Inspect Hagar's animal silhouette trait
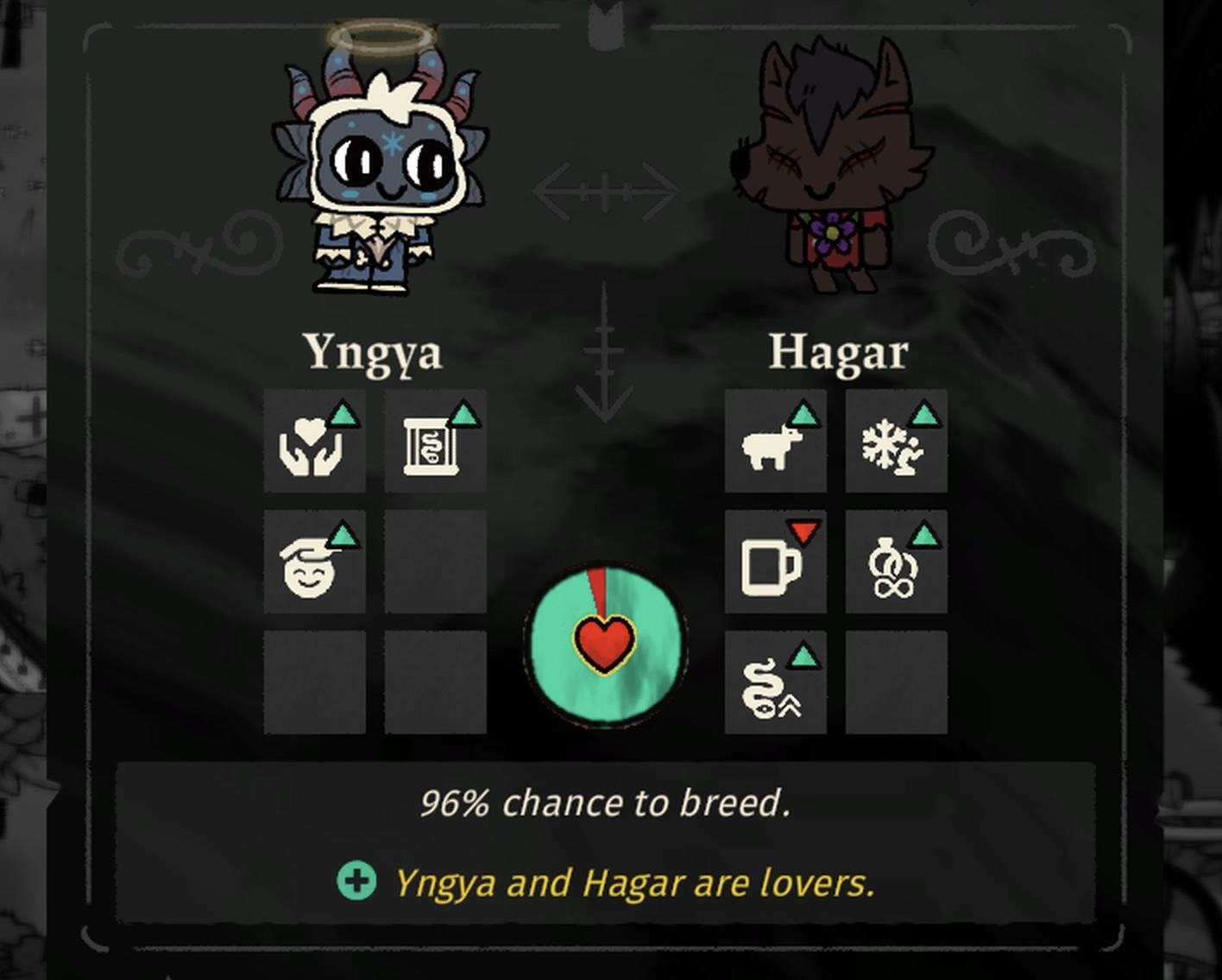The image size is (1222, 980). click(x=775, y=441)
